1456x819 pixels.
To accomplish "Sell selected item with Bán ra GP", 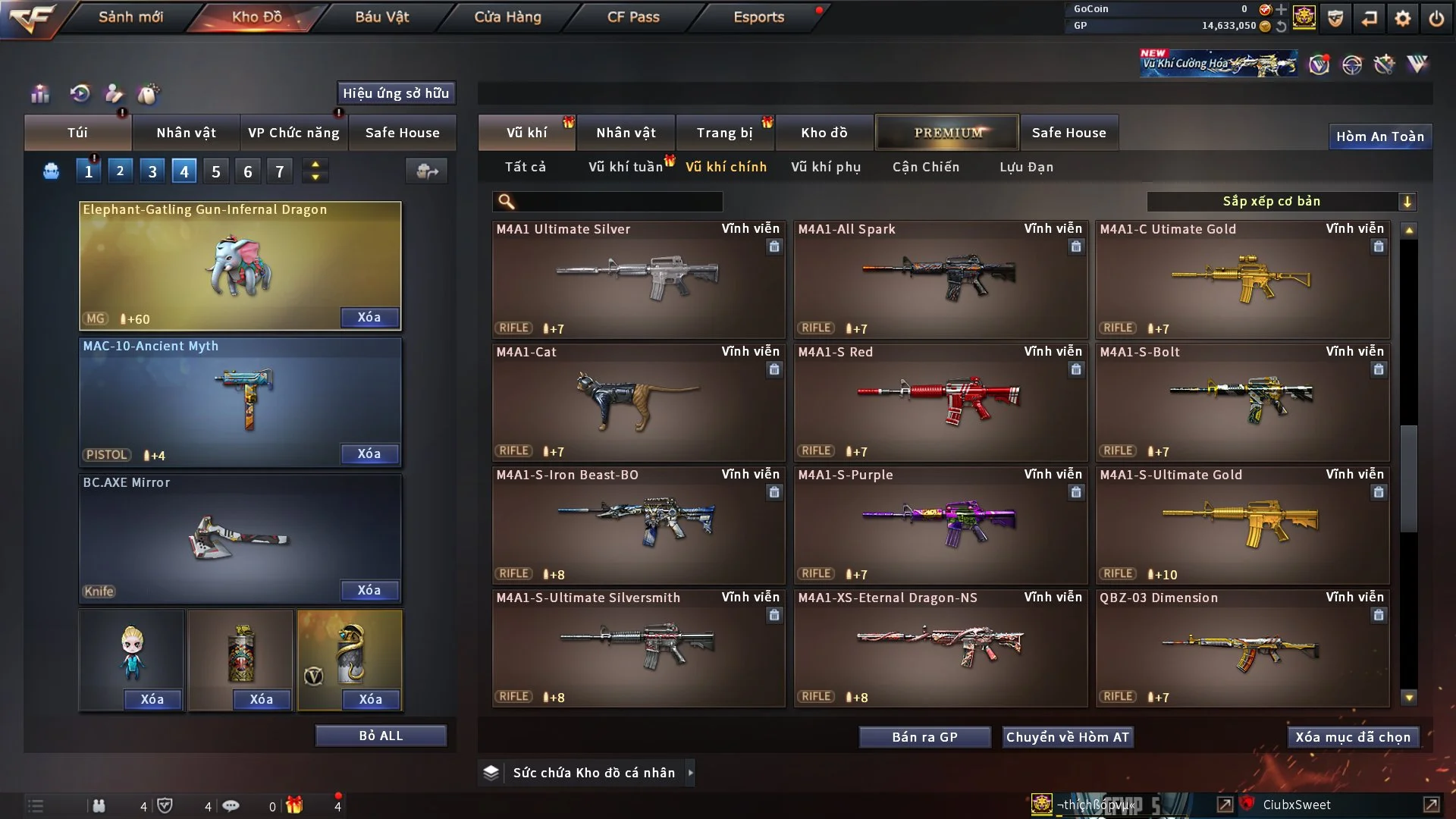I will tap(924, 737).
